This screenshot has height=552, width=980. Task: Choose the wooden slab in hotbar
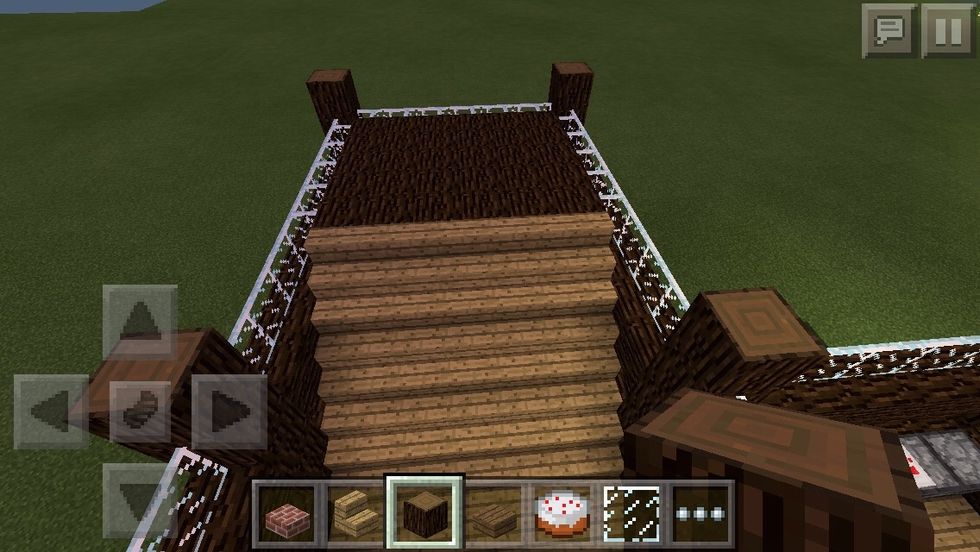point(494,512)
